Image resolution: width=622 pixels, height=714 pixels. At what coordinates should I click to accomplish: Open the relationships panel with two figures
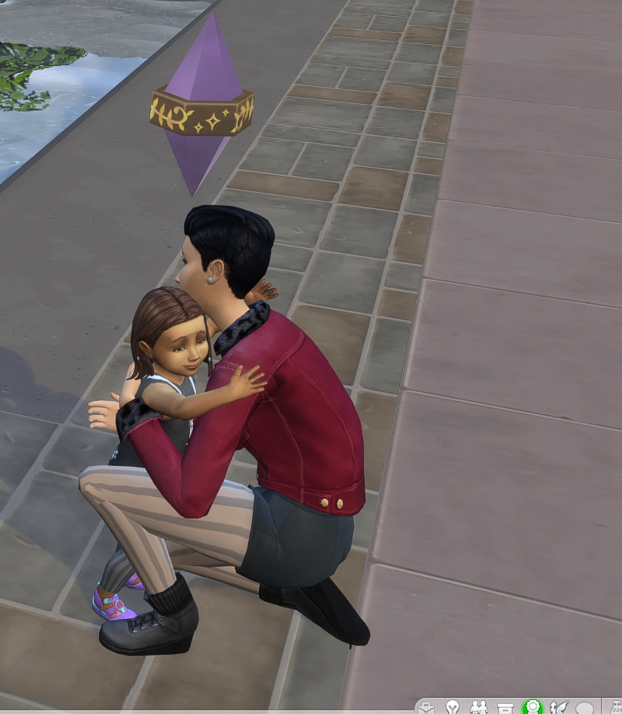[479, 707]
